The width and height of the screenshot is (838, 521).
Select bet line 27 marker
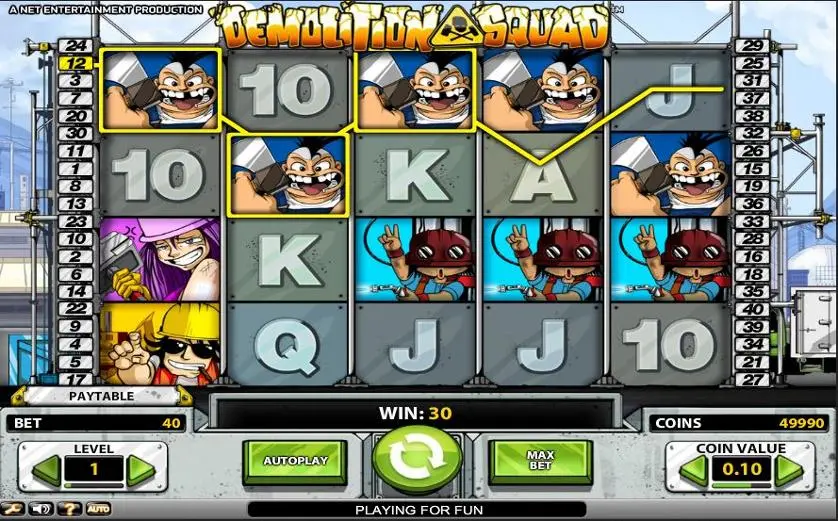pyautogui.click(x=752, y=379)
